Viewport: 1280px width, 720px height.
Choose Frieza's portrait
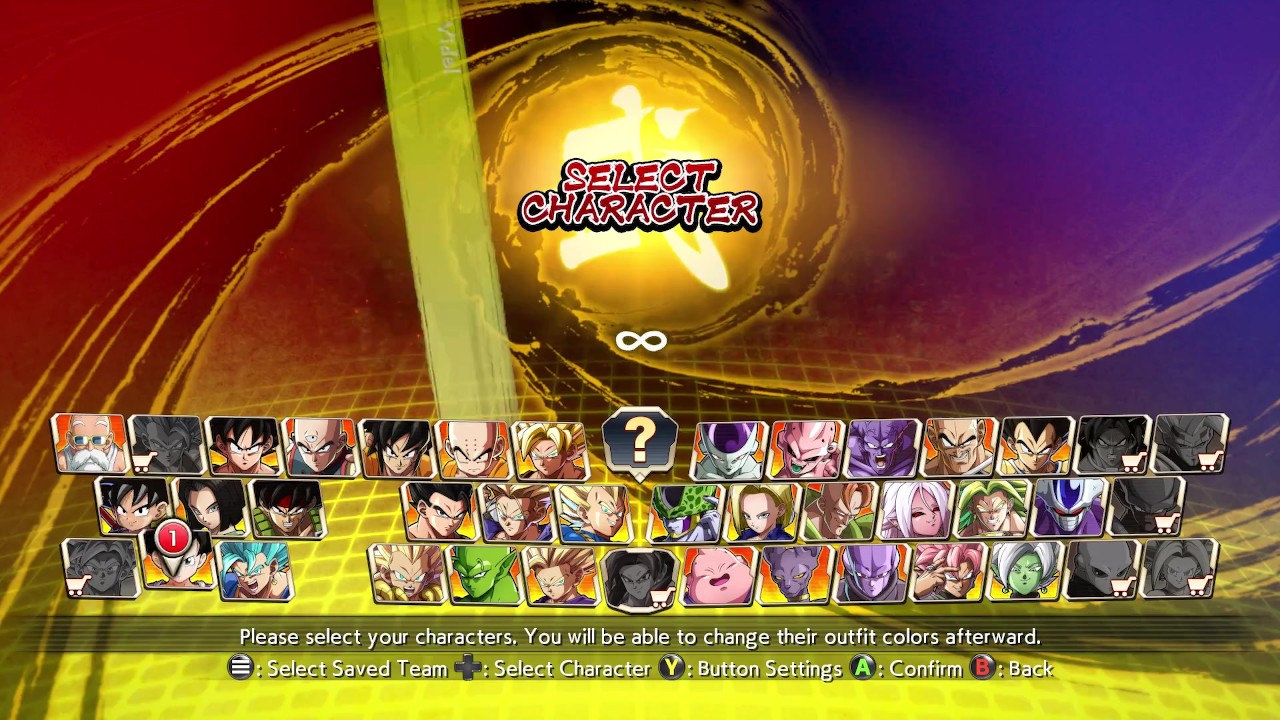pyautogui.click(x=730, y=450)
